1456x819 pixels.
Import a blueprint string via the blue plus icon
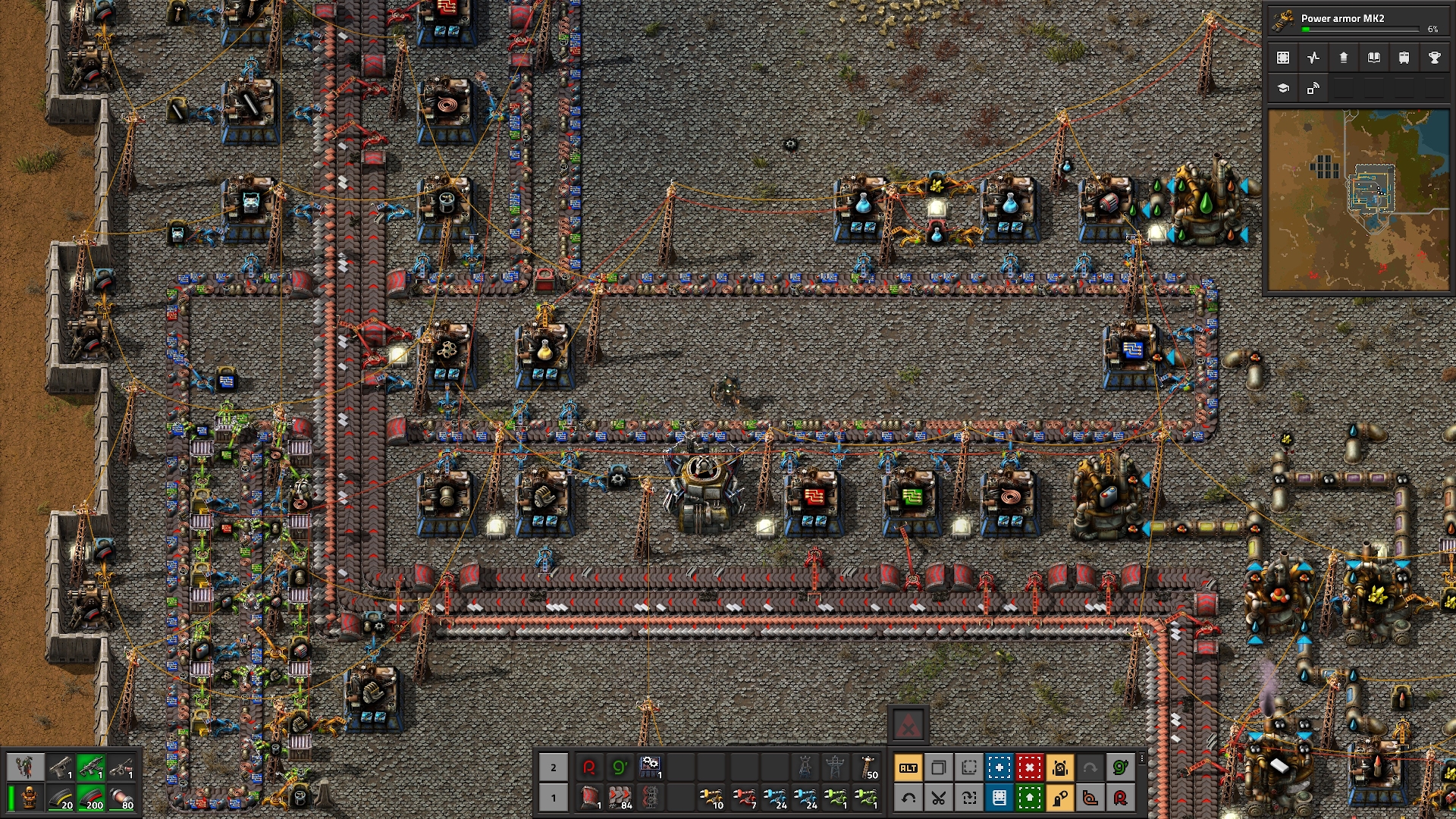coord(999,768)
